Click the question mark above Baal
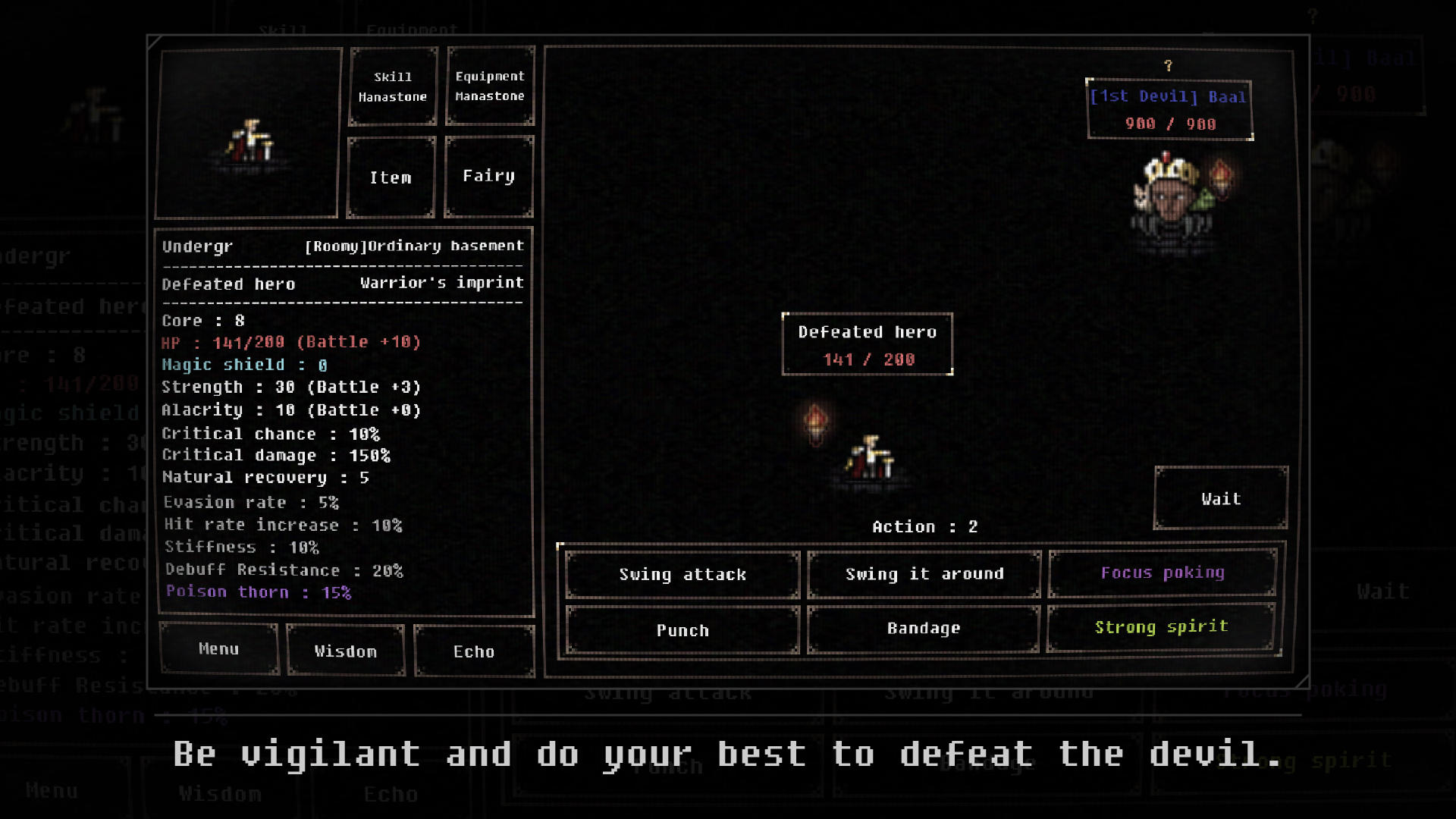1456x819 pixels. [x=1168, y=65]
